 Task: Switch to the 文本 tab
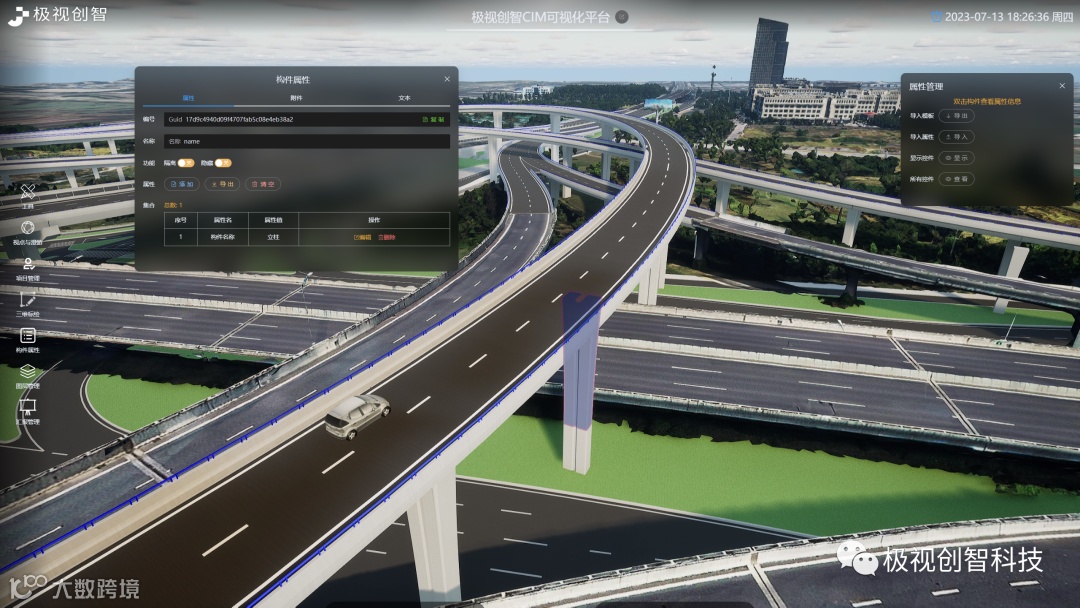(x=404, y=98)
